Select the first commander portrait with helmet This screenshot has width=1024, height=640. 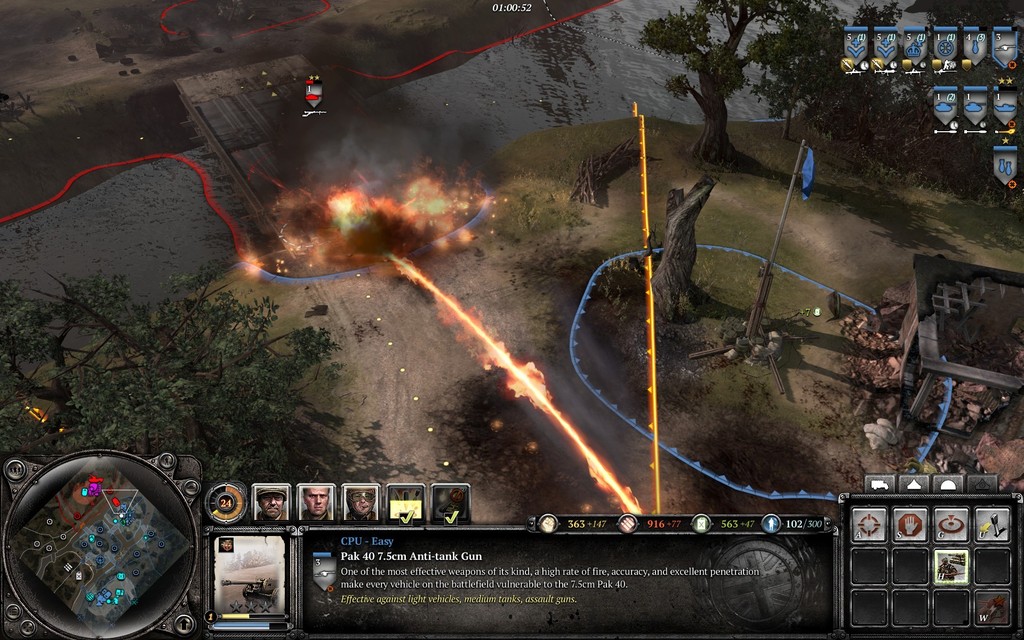271,502
